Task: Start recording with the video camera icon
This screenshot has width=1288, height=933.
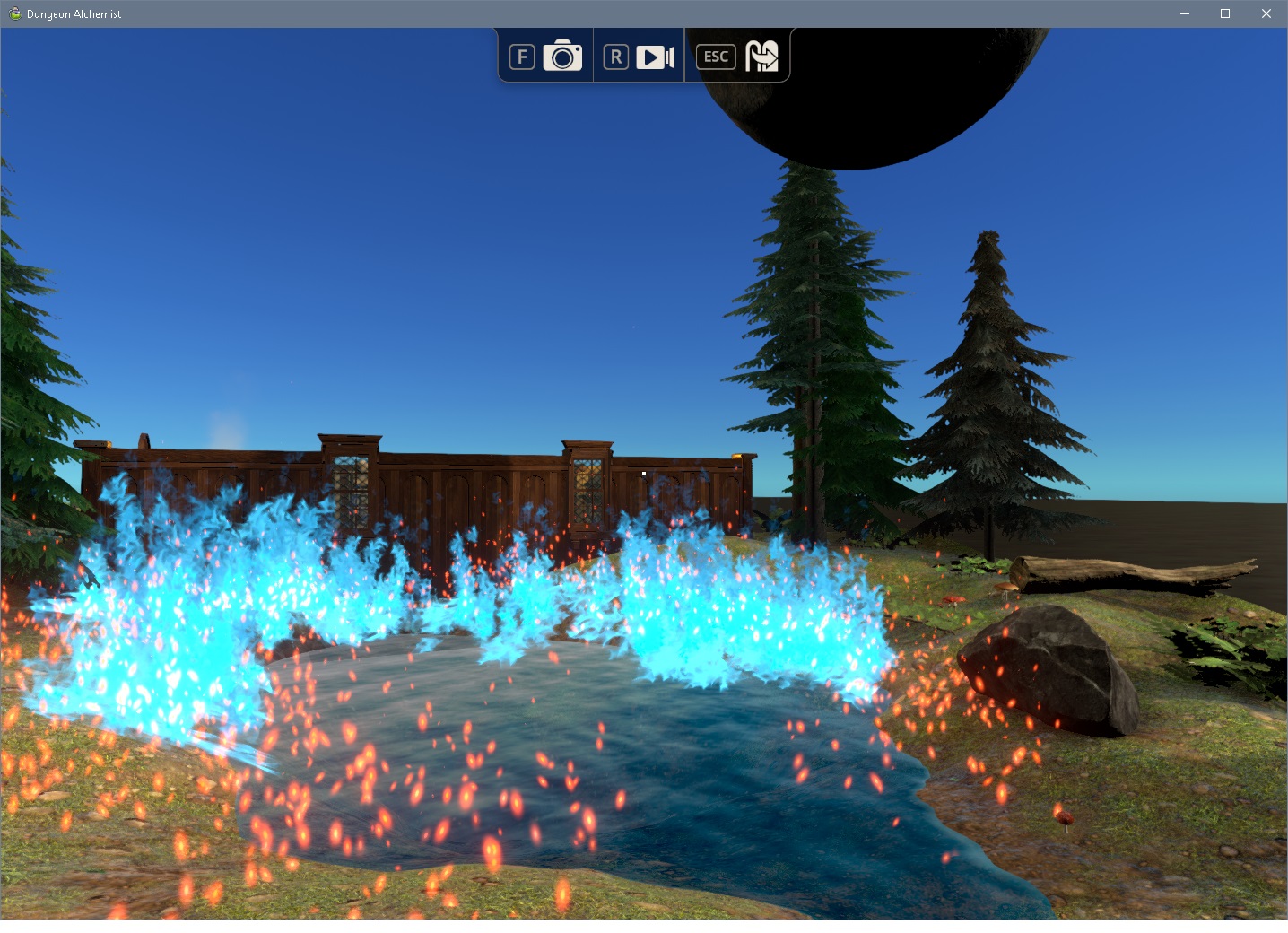Action: coord(655,57)
